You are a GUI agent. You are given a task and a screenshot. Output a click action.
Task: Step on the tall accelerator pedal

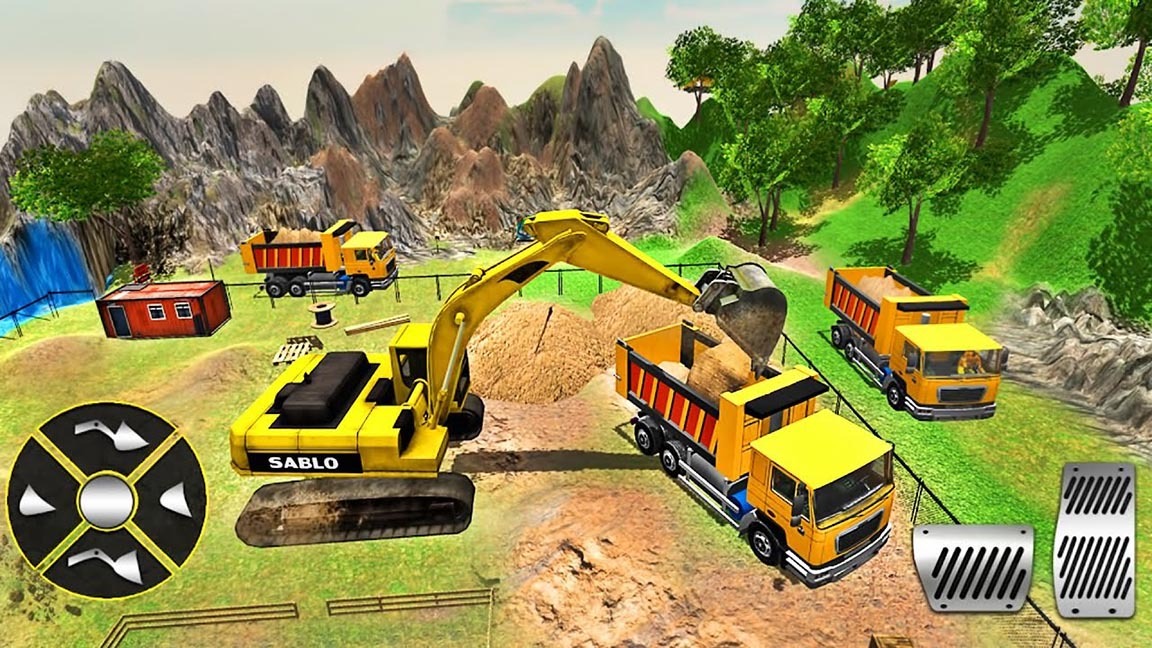pyautogui.click(x=1094, y=539)
